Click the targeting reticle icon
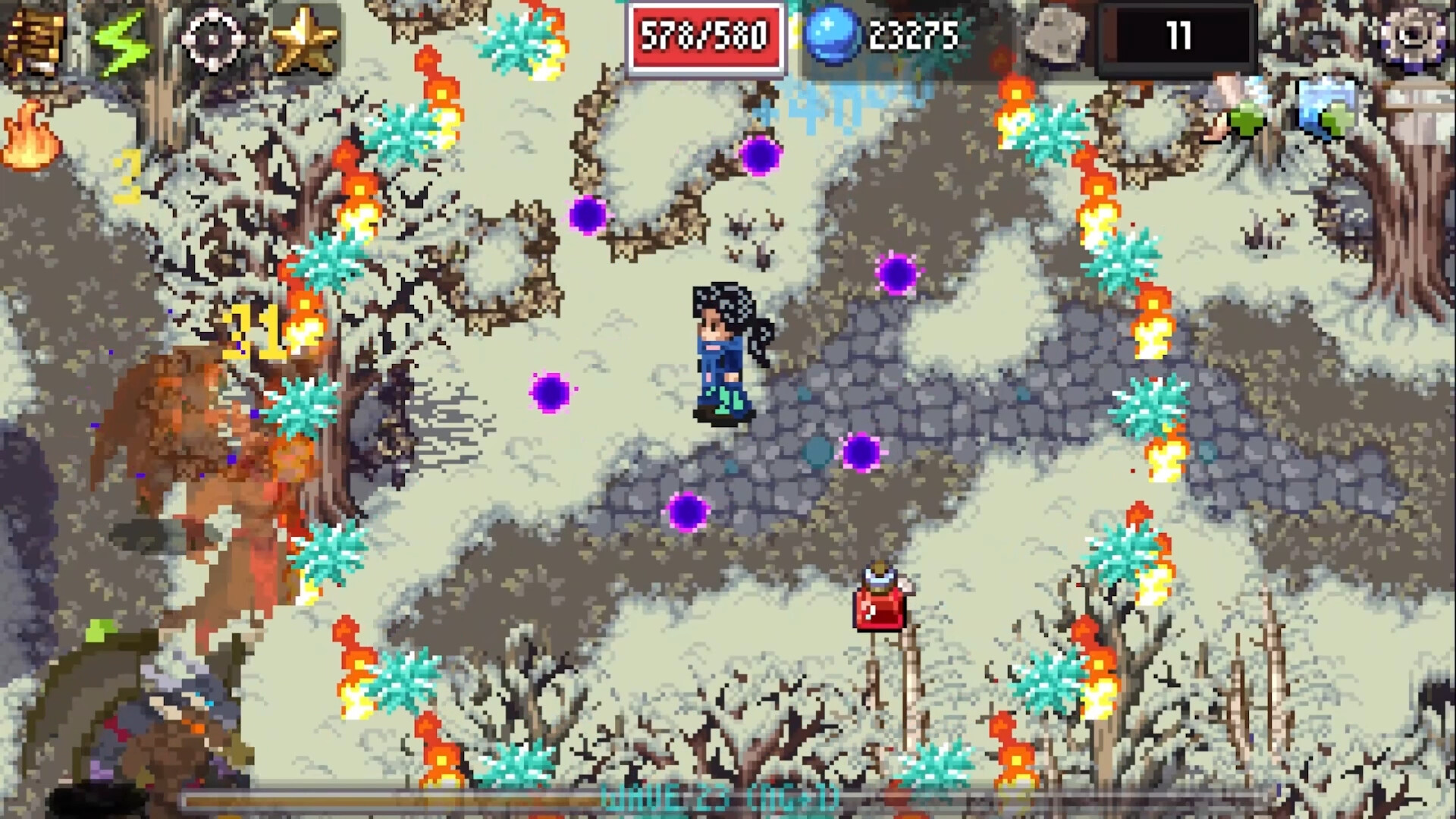 [x=215, y=36]
